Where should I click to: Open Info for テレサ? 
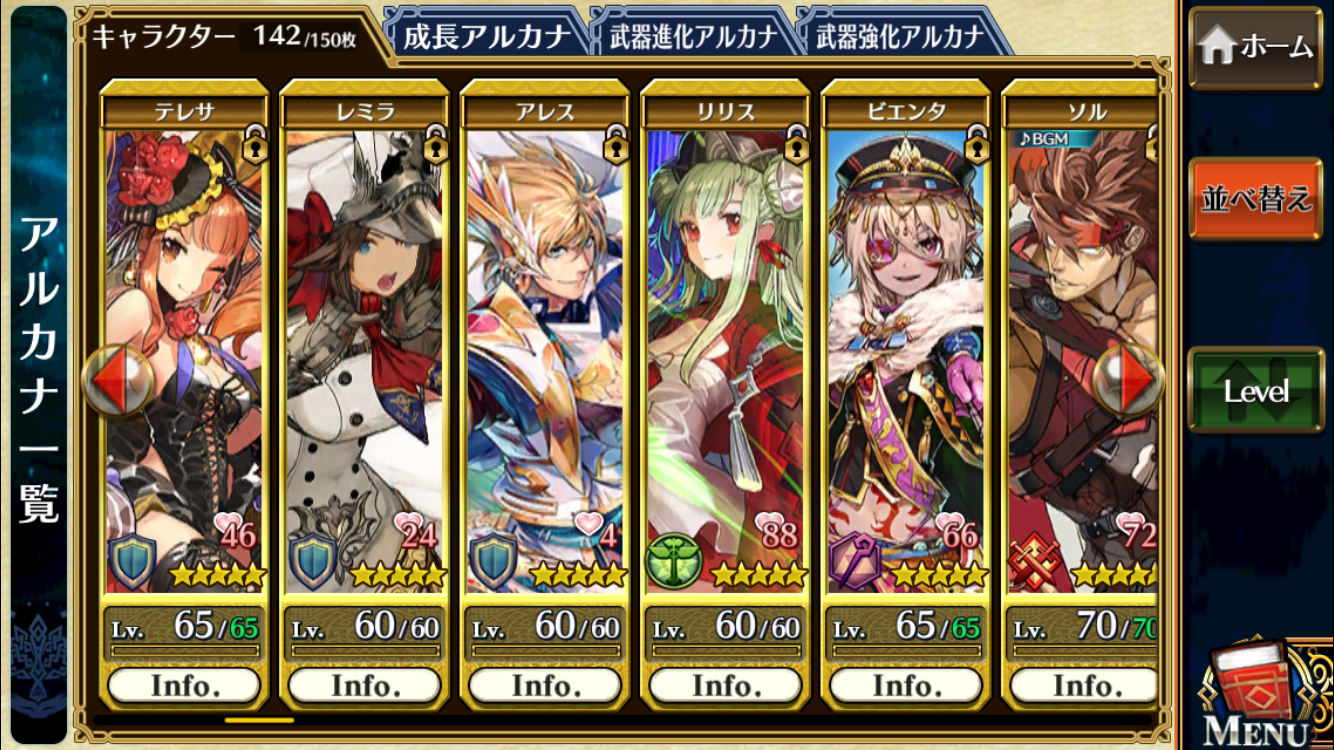coord(184,685)
